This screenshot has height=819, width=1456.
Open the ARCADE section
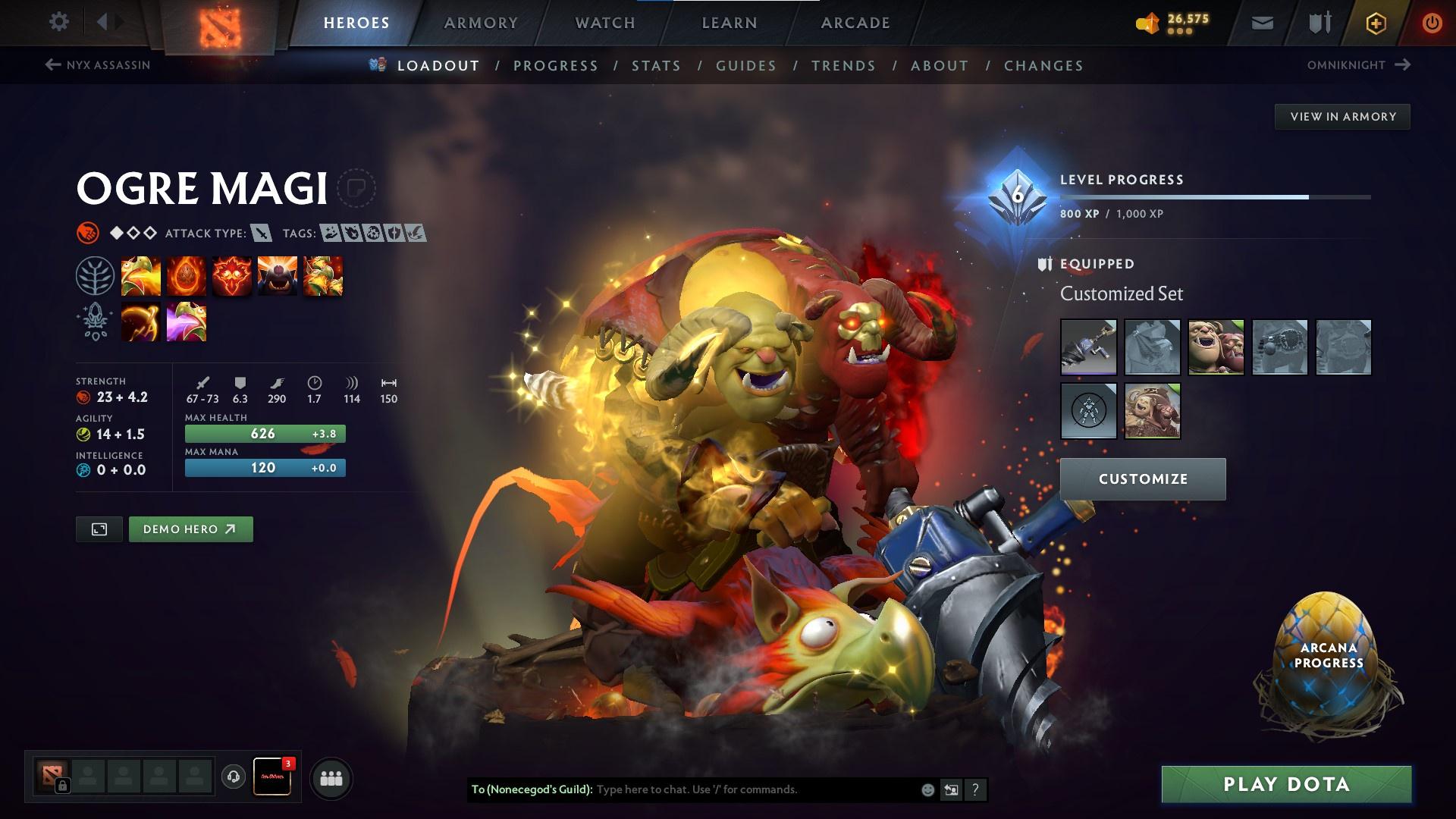(855, 23)
